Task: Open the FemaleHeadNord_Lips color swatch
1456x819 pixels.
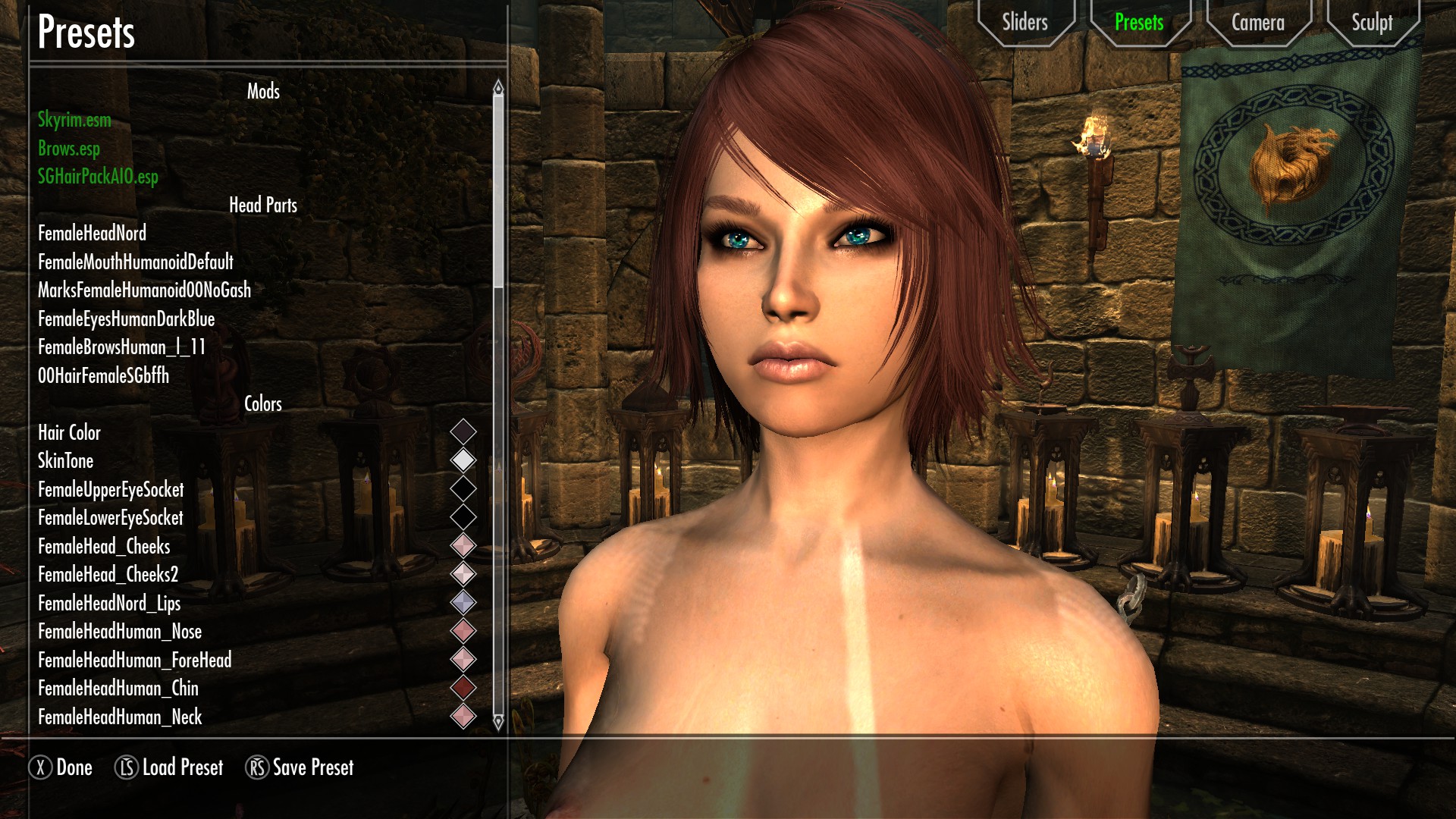Action: tap(463, 603)
